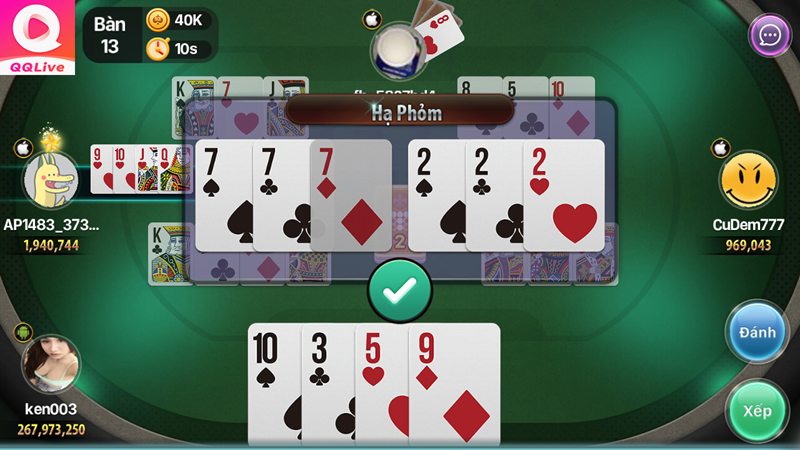Click the QQLive logo overlay
The height and width of the screenshot is (450, 800).
[x=38, y=37]
